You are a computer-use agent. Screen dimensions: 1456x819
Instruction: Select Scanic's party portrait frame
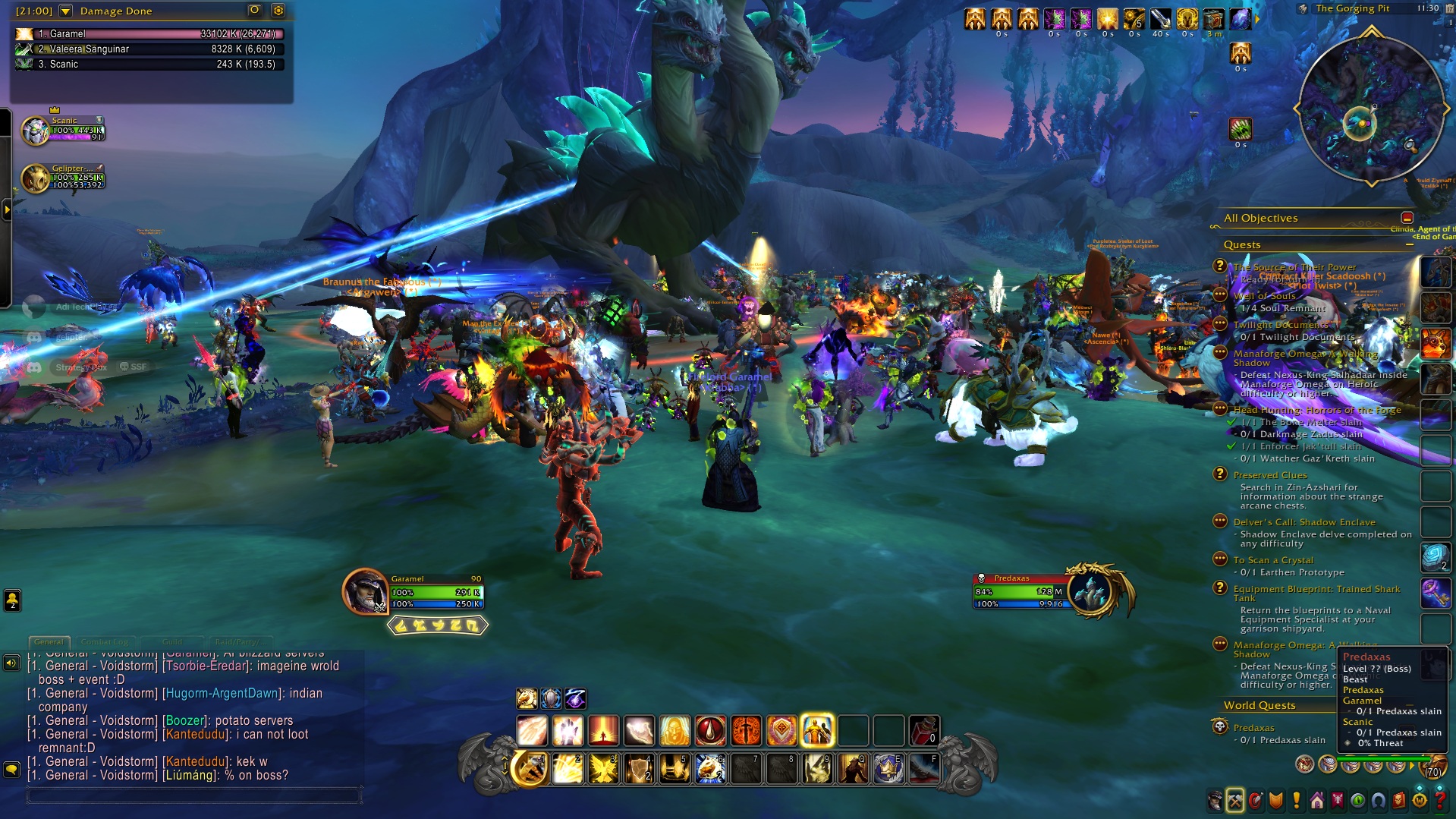(36, 131)
